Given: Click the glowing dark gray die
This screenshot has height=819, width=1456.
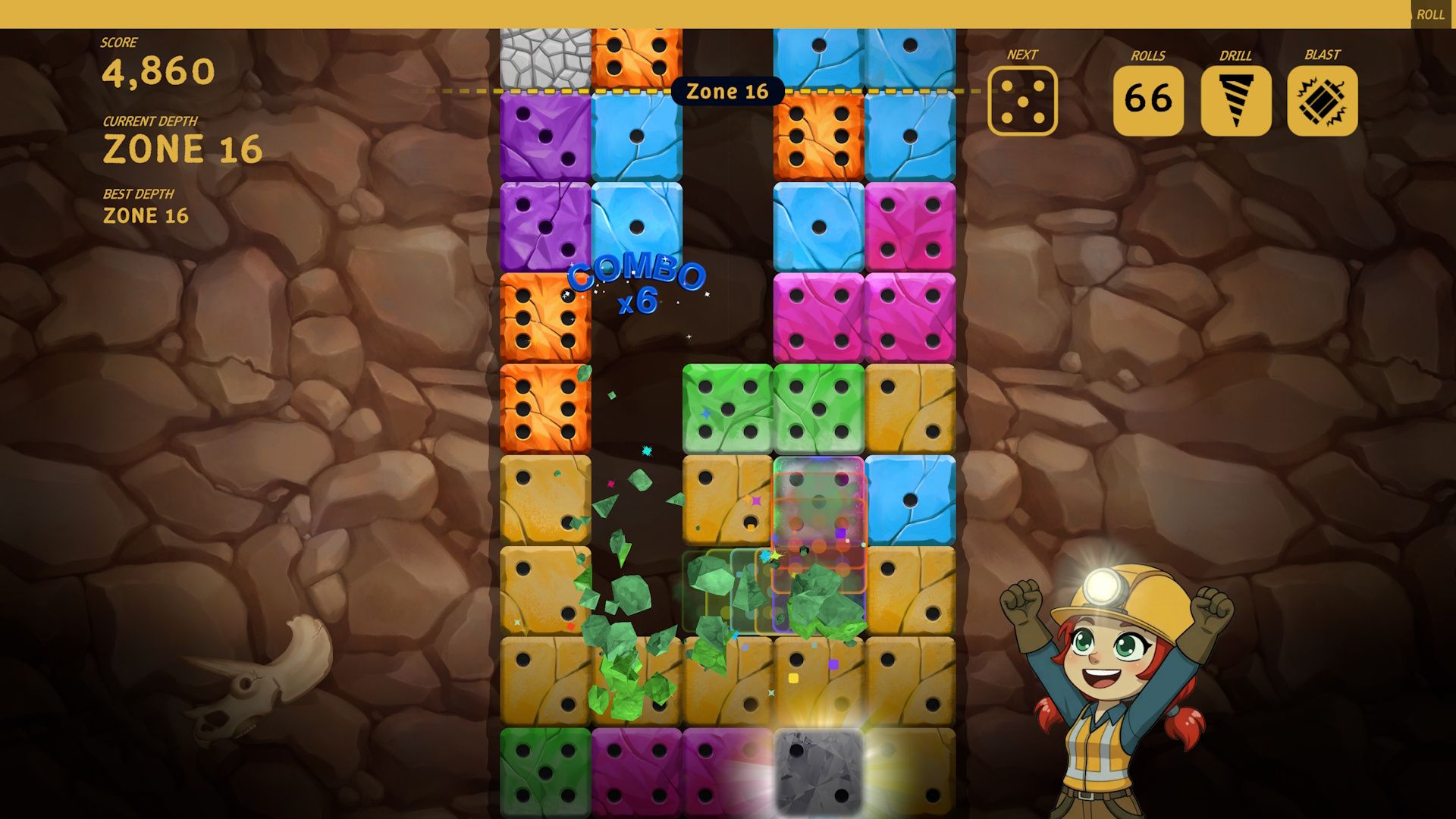Looking at the screenshot, I should 818,772.
